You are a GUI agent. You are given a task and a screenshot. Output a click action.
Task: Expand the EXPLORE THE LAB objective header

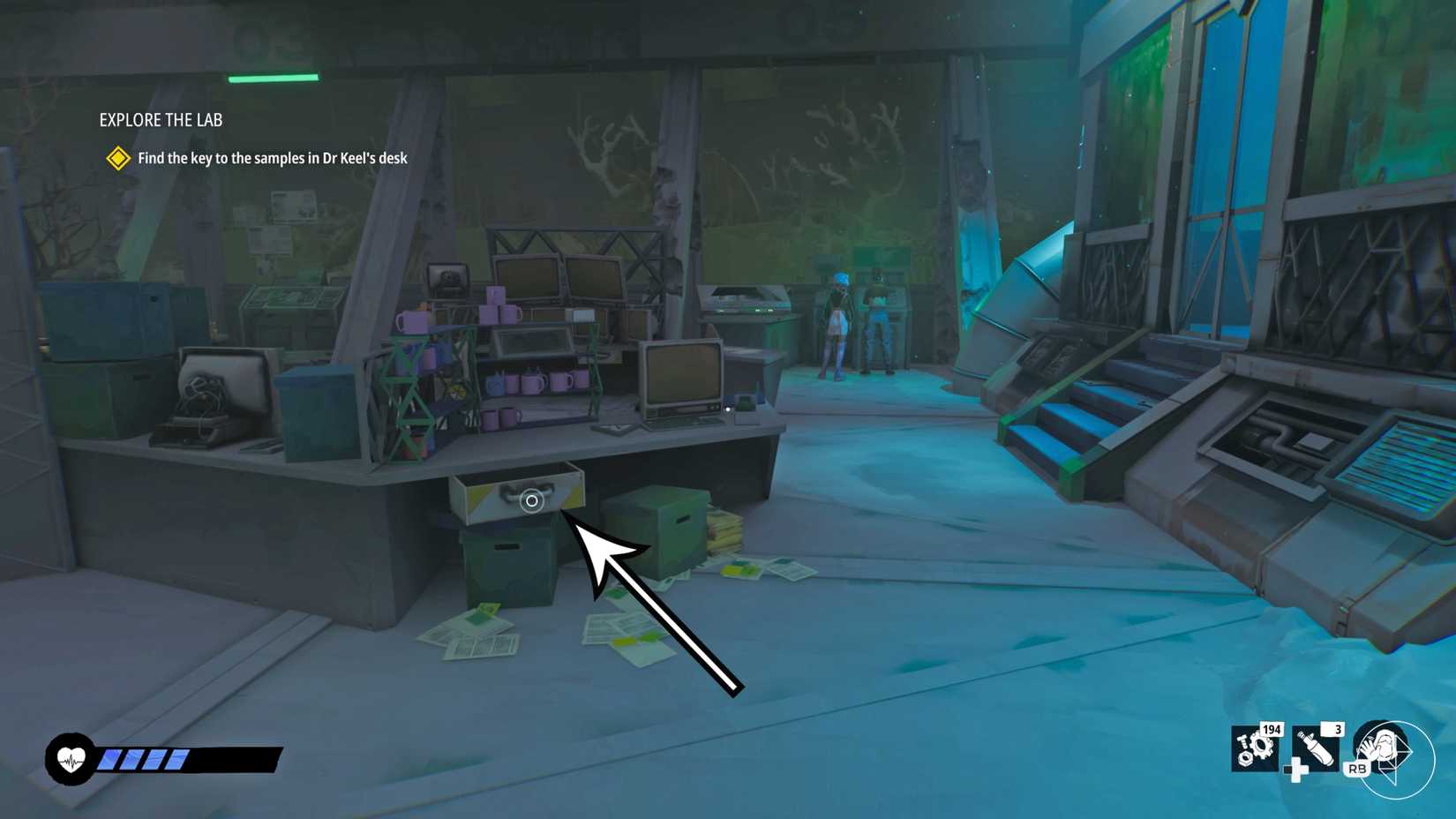coord(161,120)
